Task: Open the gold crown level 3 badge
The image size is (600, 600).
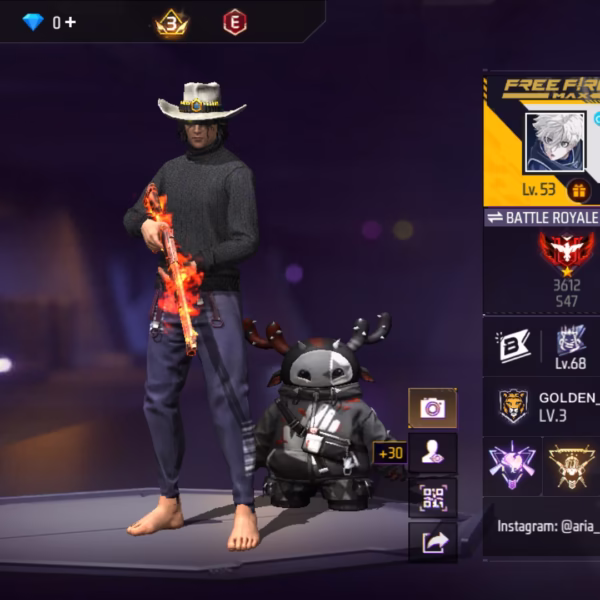Action: (171, 22)
